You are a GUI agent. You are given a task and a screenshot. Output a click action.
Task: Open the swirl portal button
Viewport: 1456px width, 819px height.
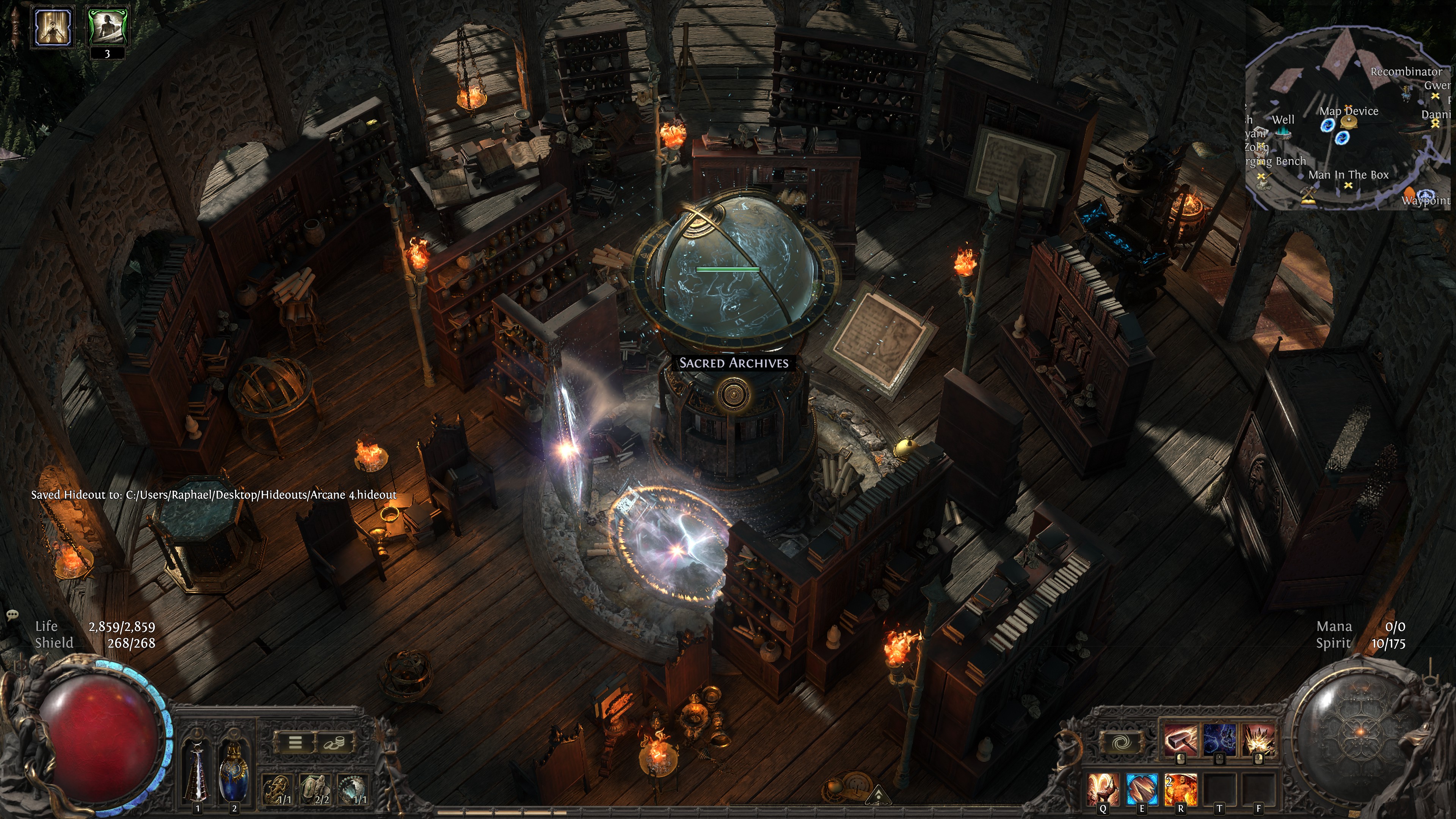tap(1120, 743)
